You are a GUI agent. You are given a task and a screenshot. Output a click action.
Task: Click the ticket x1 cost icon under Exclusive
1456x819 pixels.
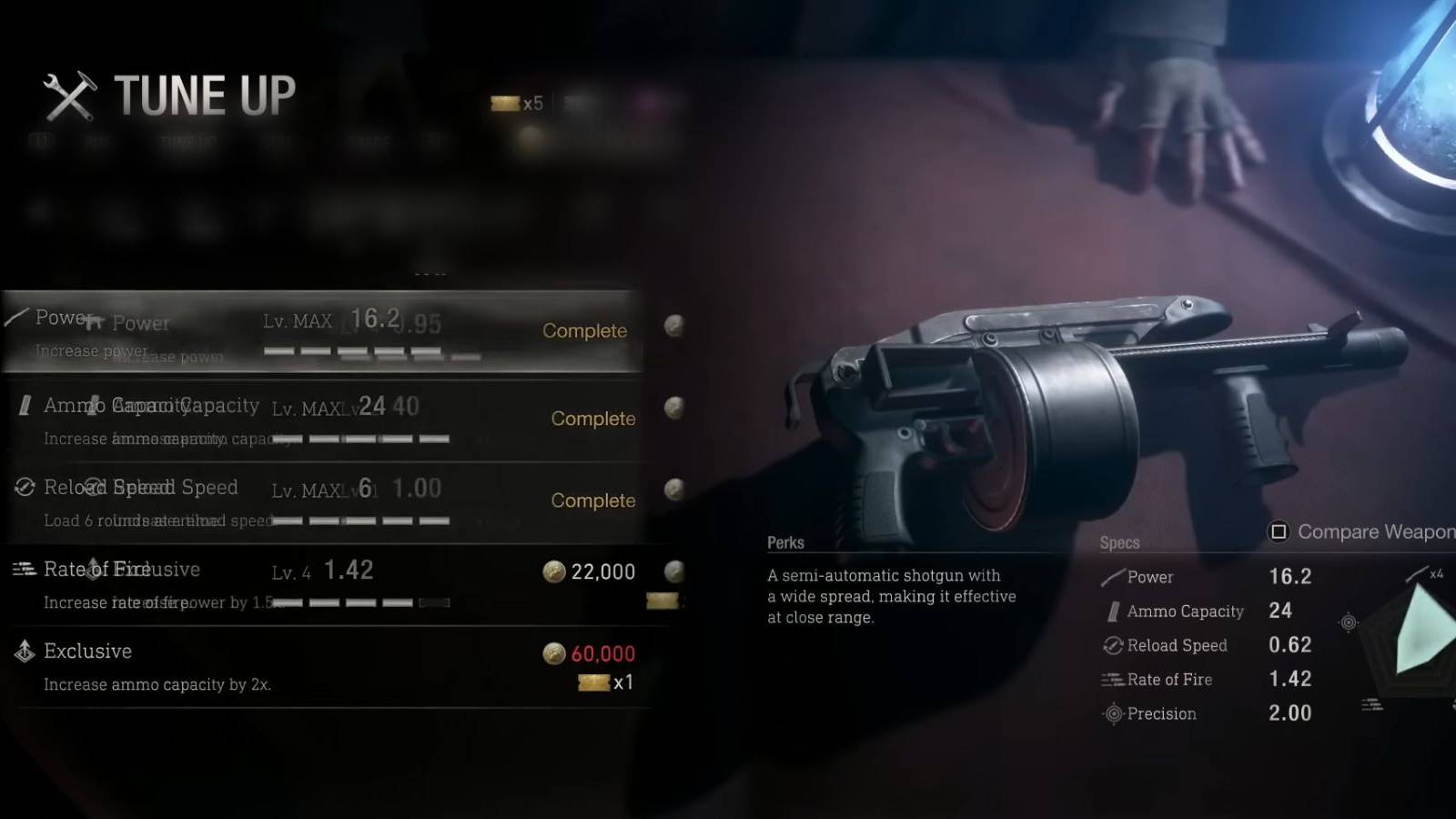coord(592,681)
